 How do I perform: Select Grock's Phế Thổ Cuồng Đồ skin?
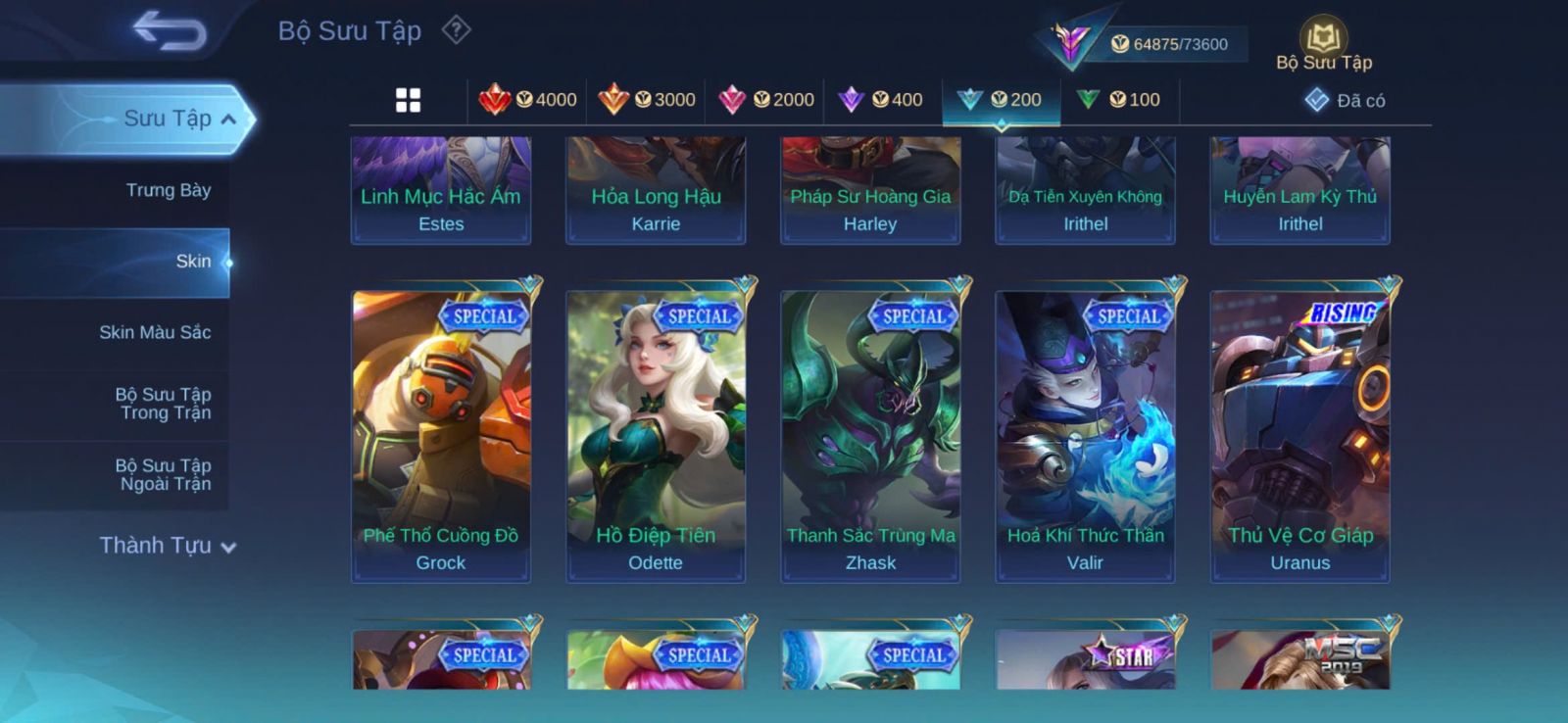(441, 436)
